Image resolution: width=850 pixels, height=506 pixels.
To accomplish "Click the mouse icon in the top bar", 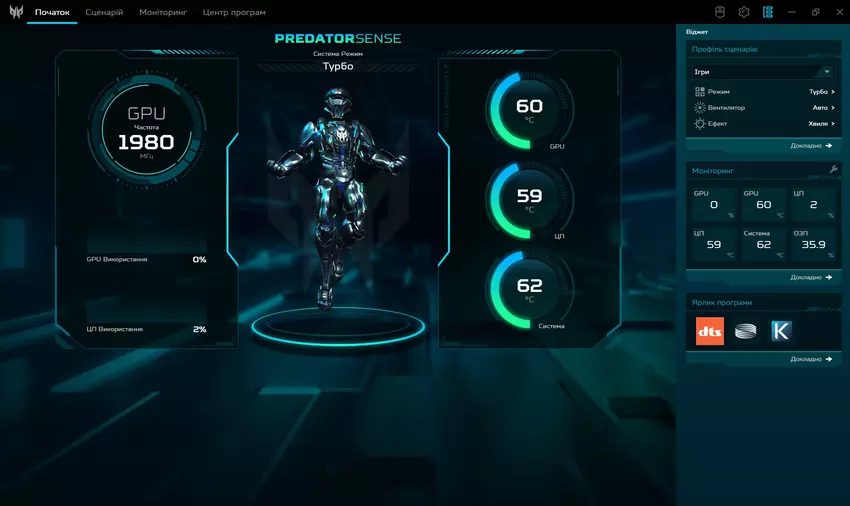I will tap(720, 12).
